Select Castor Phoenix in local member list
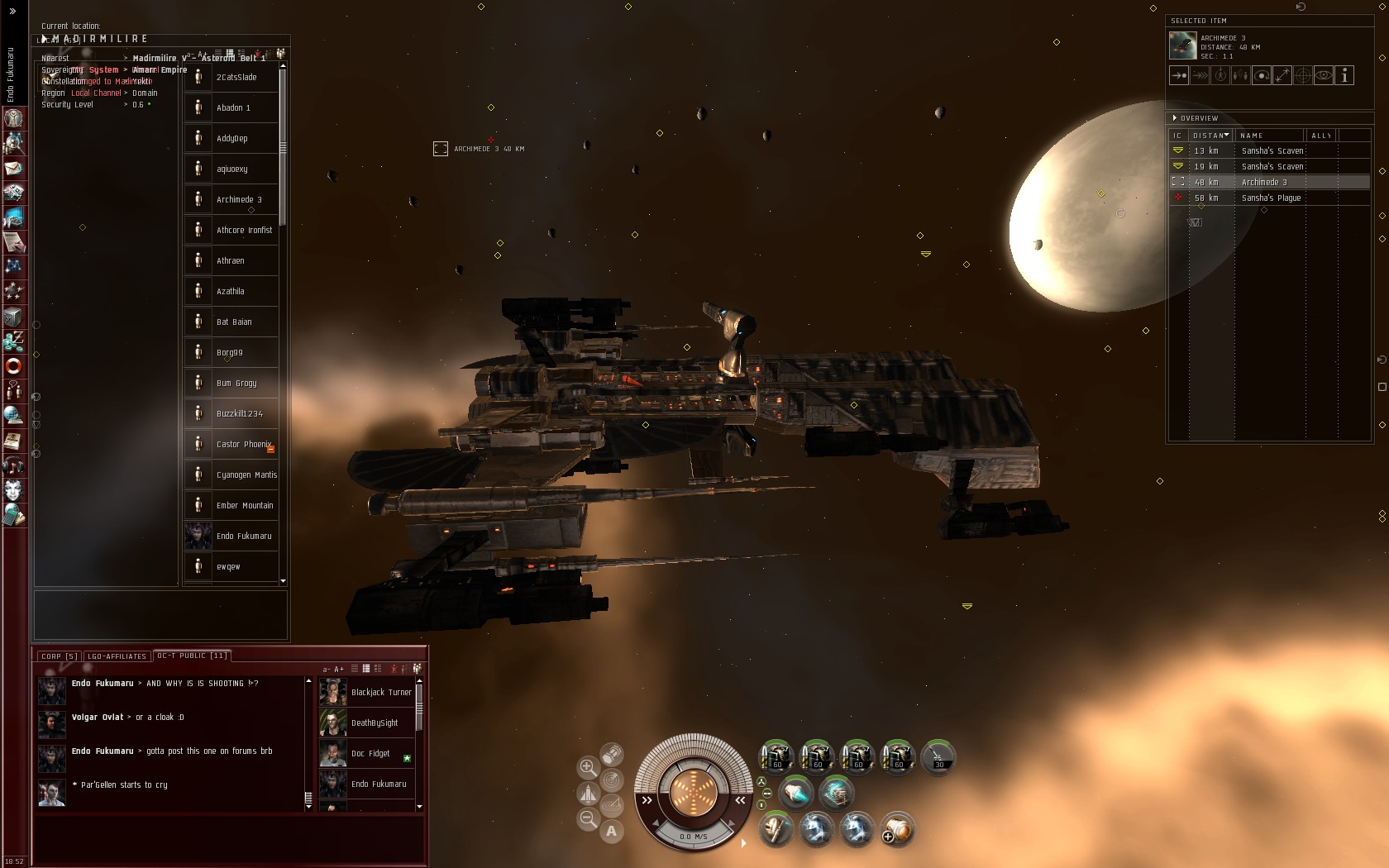 [x=243, y=444]
